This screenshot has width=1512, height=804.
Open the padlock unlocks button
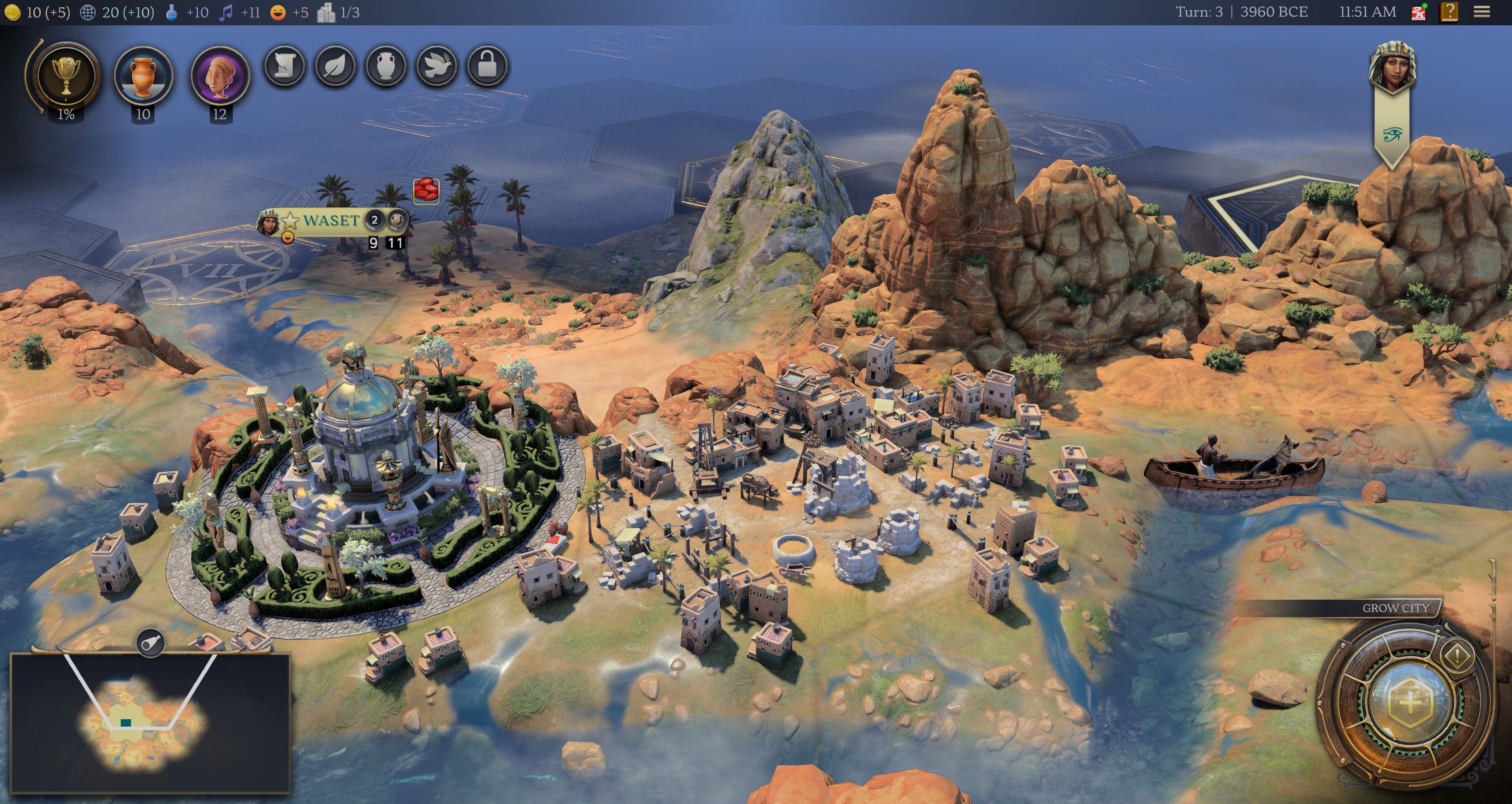(487, 67)
